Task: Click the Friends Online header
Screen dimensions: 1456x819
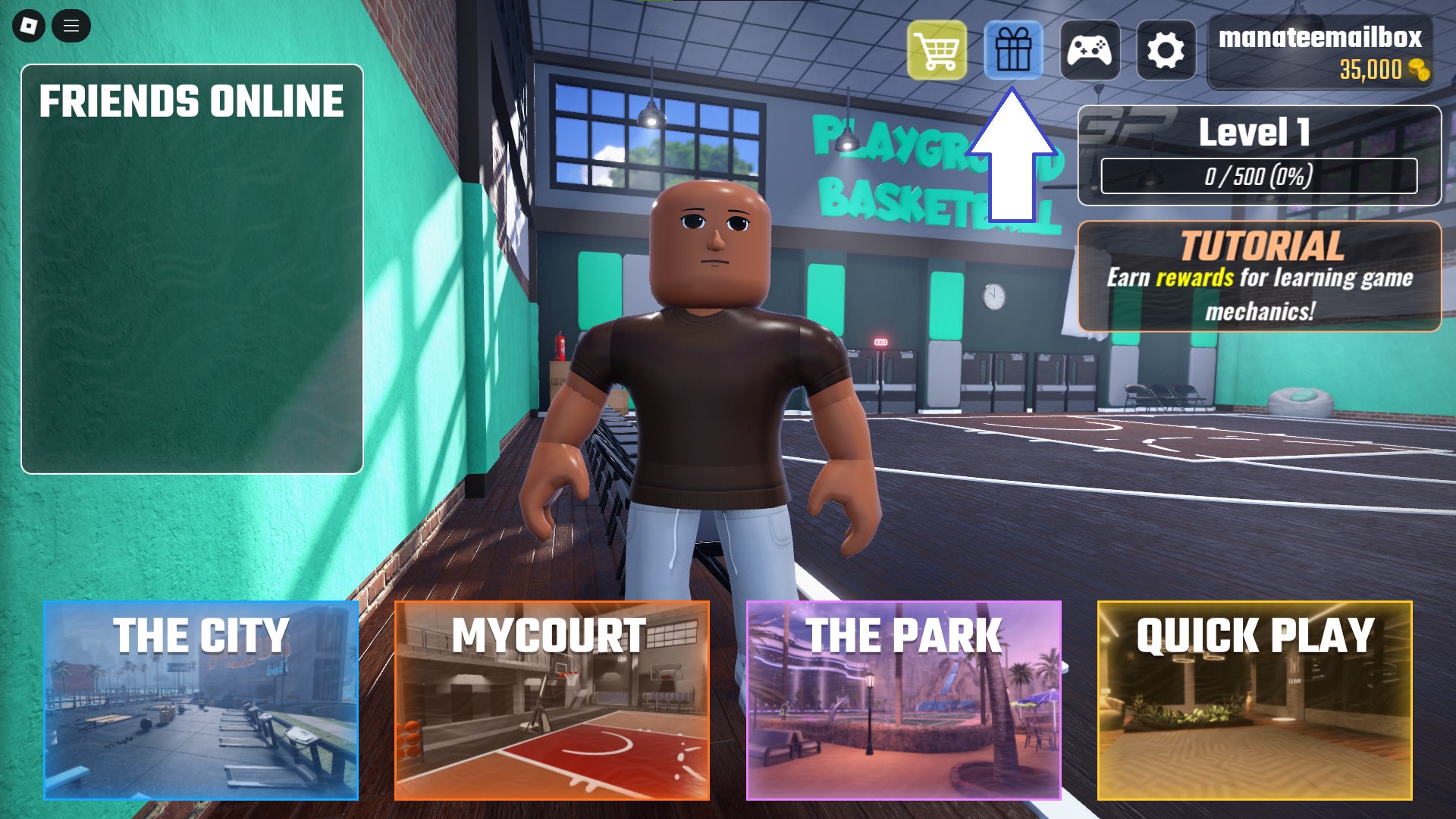Action: point(191,99)
